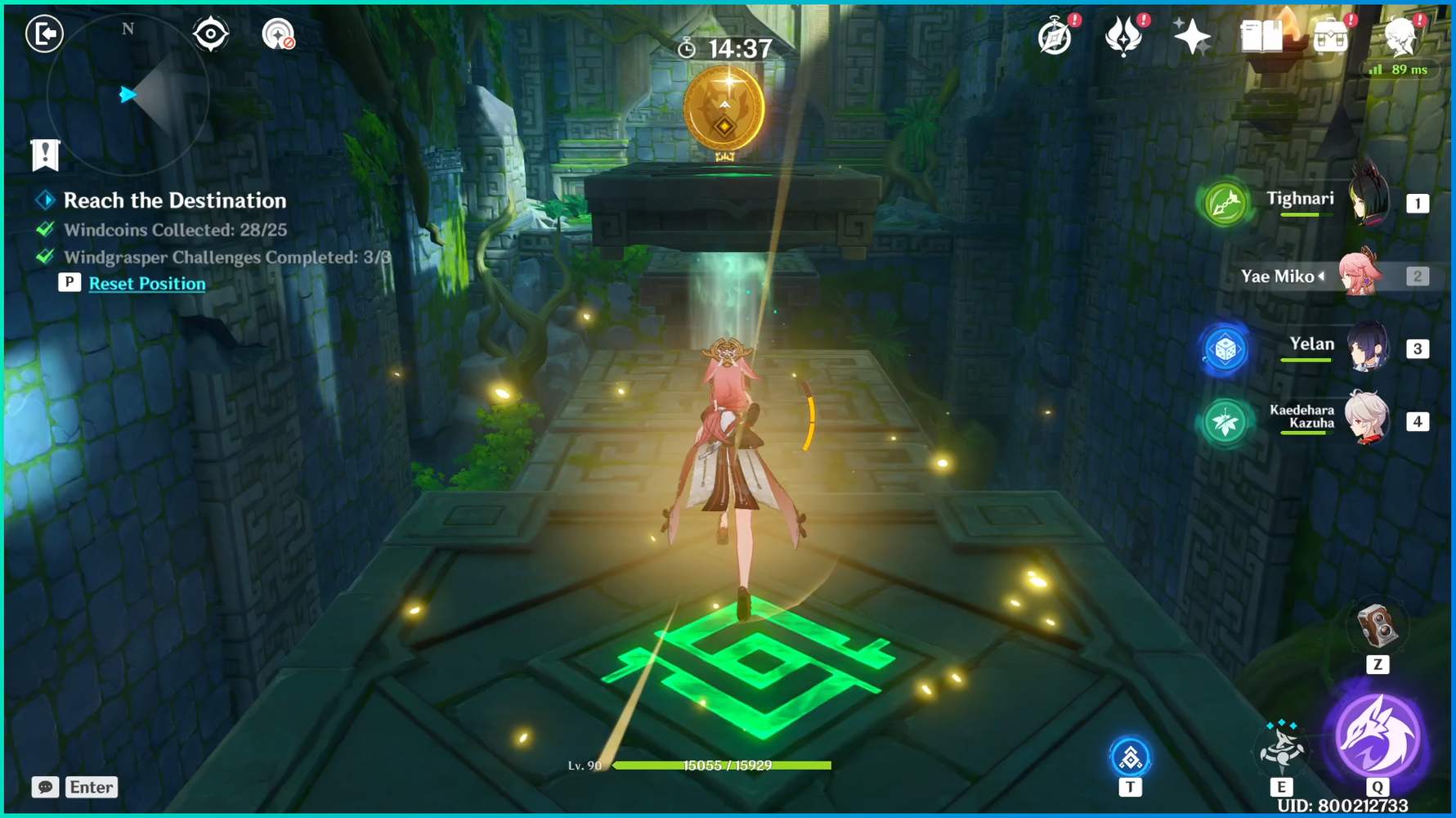Click the Reset Position link

tap(146, 283)
